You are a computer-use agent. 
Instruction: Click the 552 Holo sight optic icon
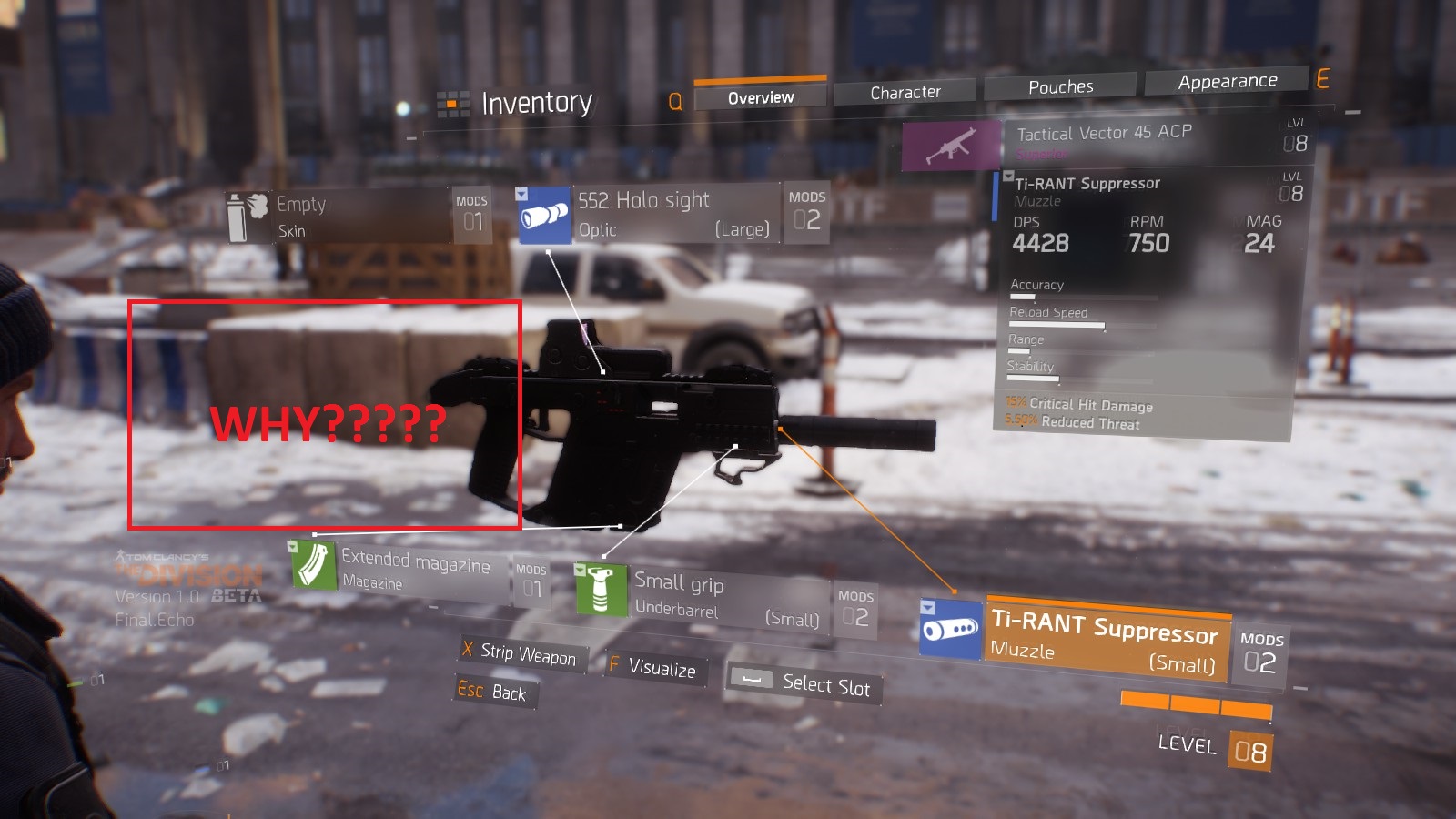[x=545, y=214]
